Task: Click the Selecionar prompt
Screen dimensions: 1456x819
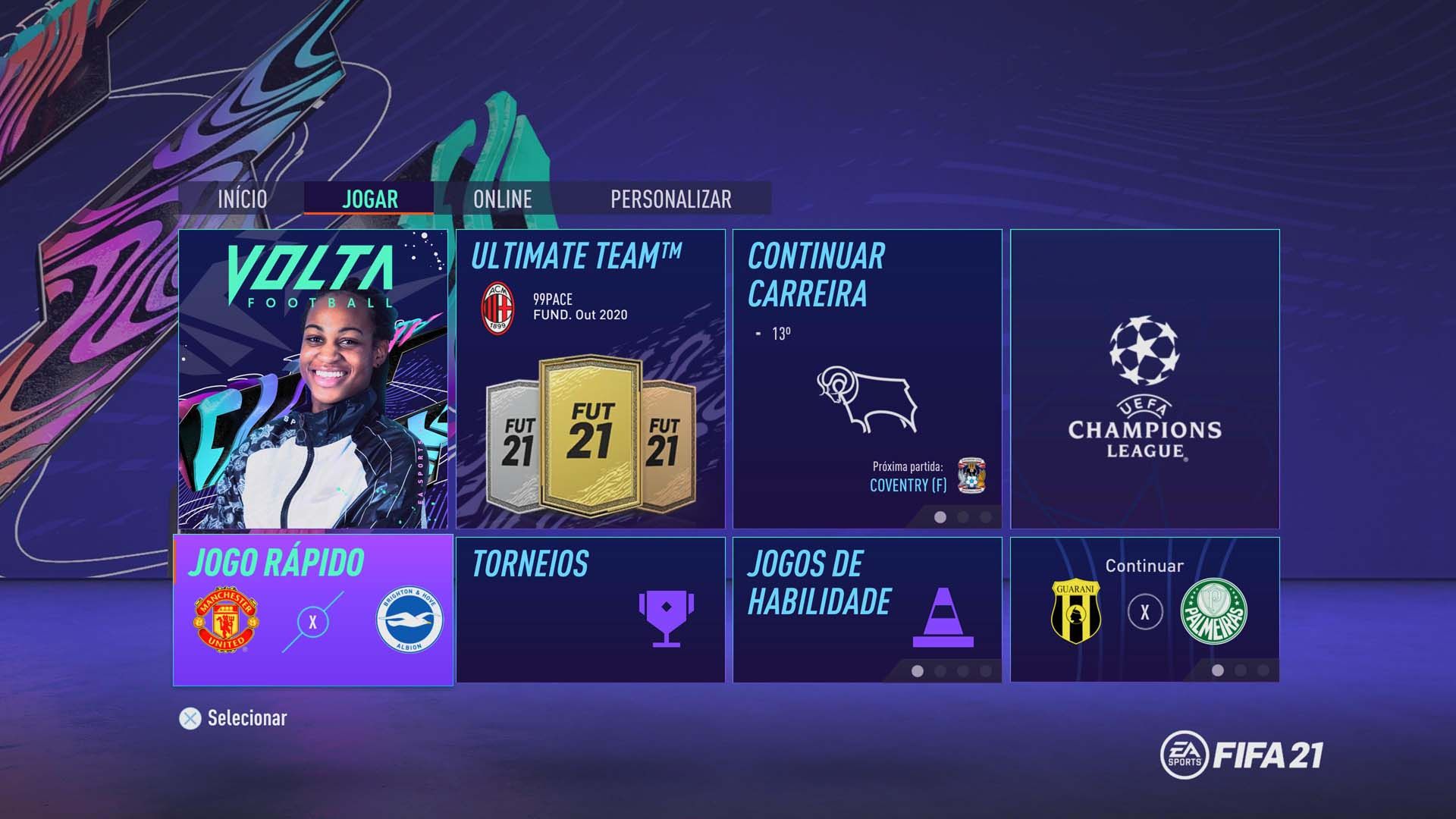Action: point(246,717)
